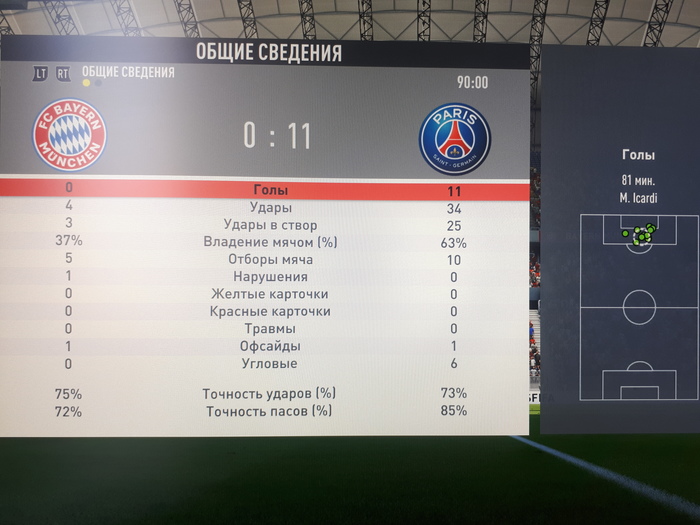Open the Общие сведения tab label
The height and width of the screenshot is (525, 700).
tap(128, 72)
